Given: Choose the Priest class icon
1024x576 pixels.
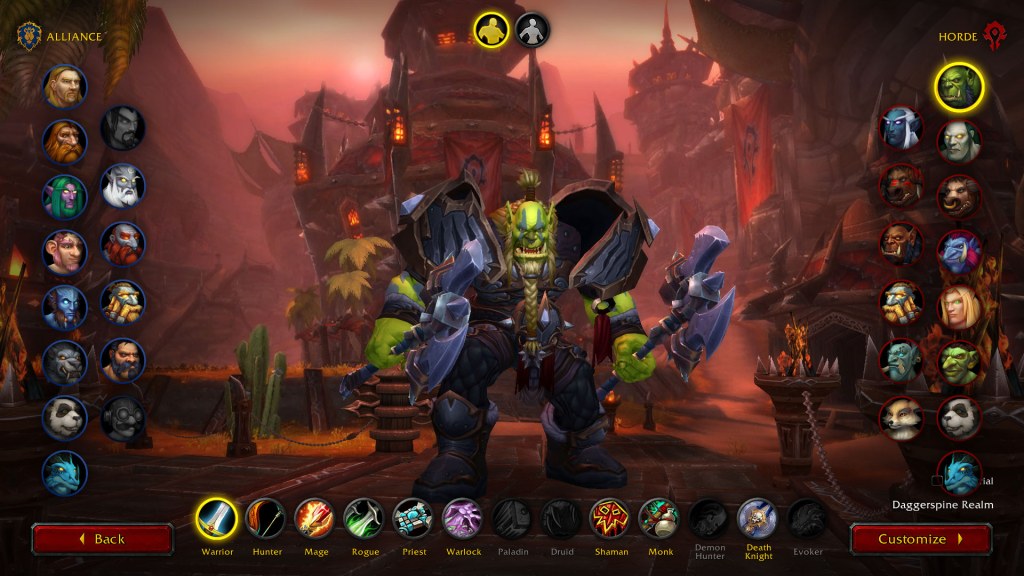Looking at the screenshot, I should 413,519.
